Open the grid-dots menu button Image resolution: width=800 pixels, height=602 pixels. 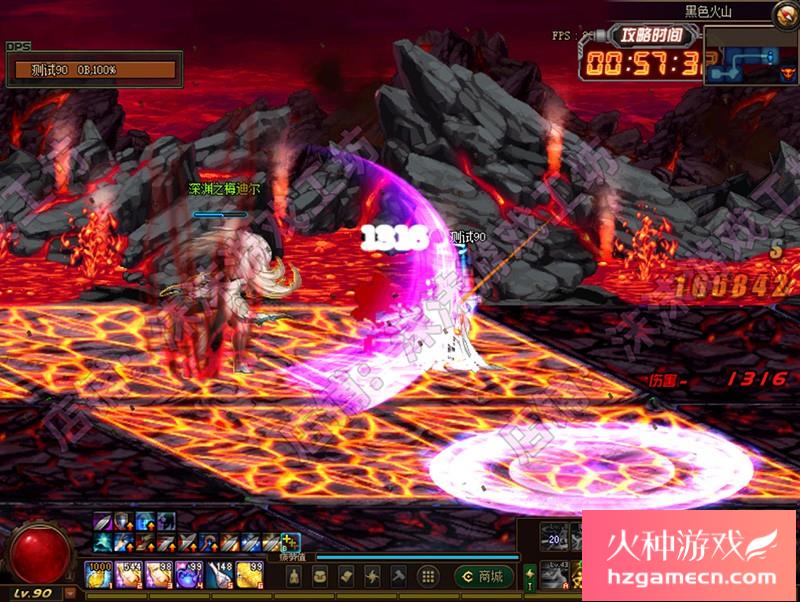pos(428,576)
